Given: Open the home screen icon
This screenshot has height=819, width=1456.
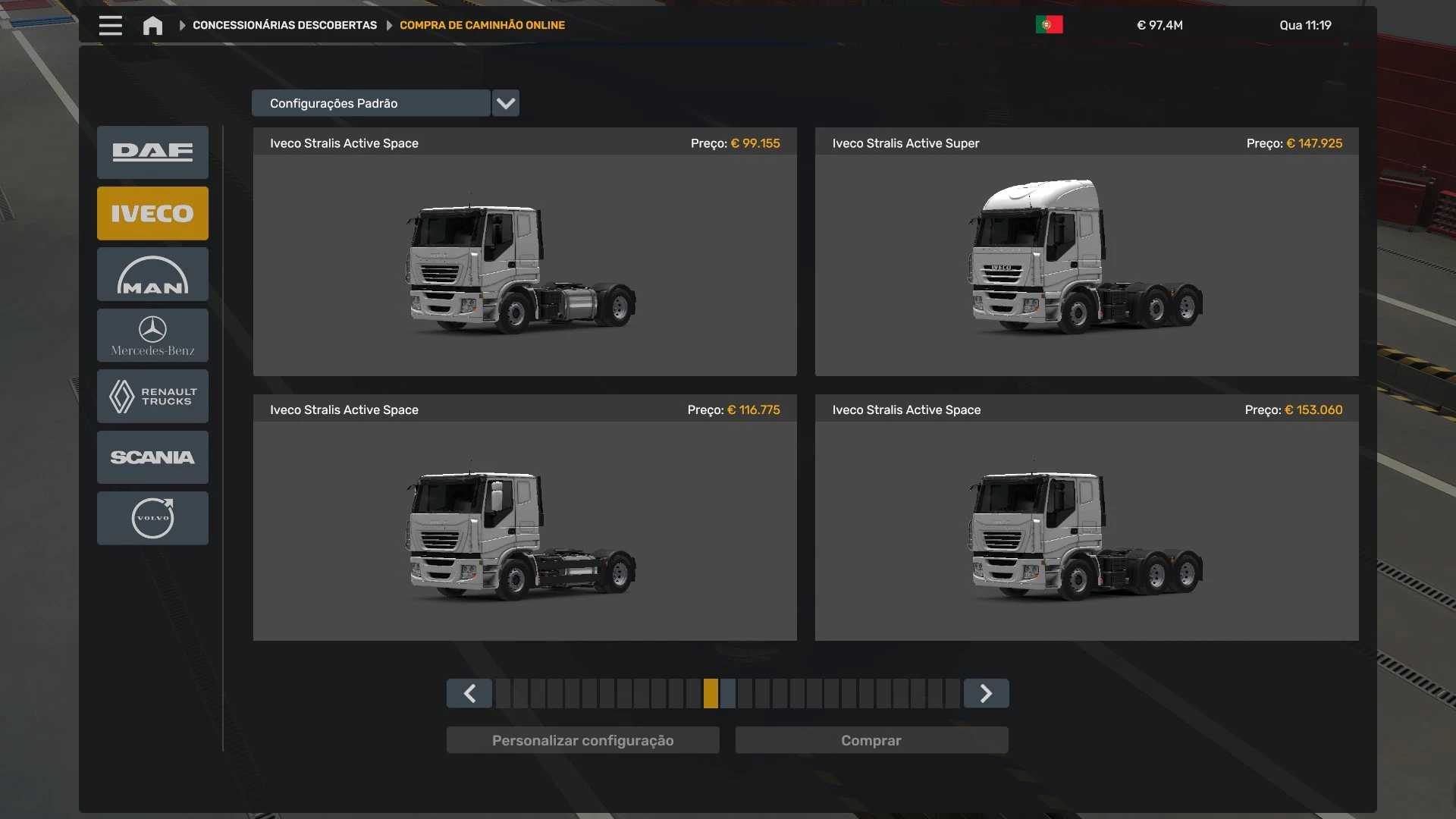Looking at the screenshot, I should click(x=152, y=25).
